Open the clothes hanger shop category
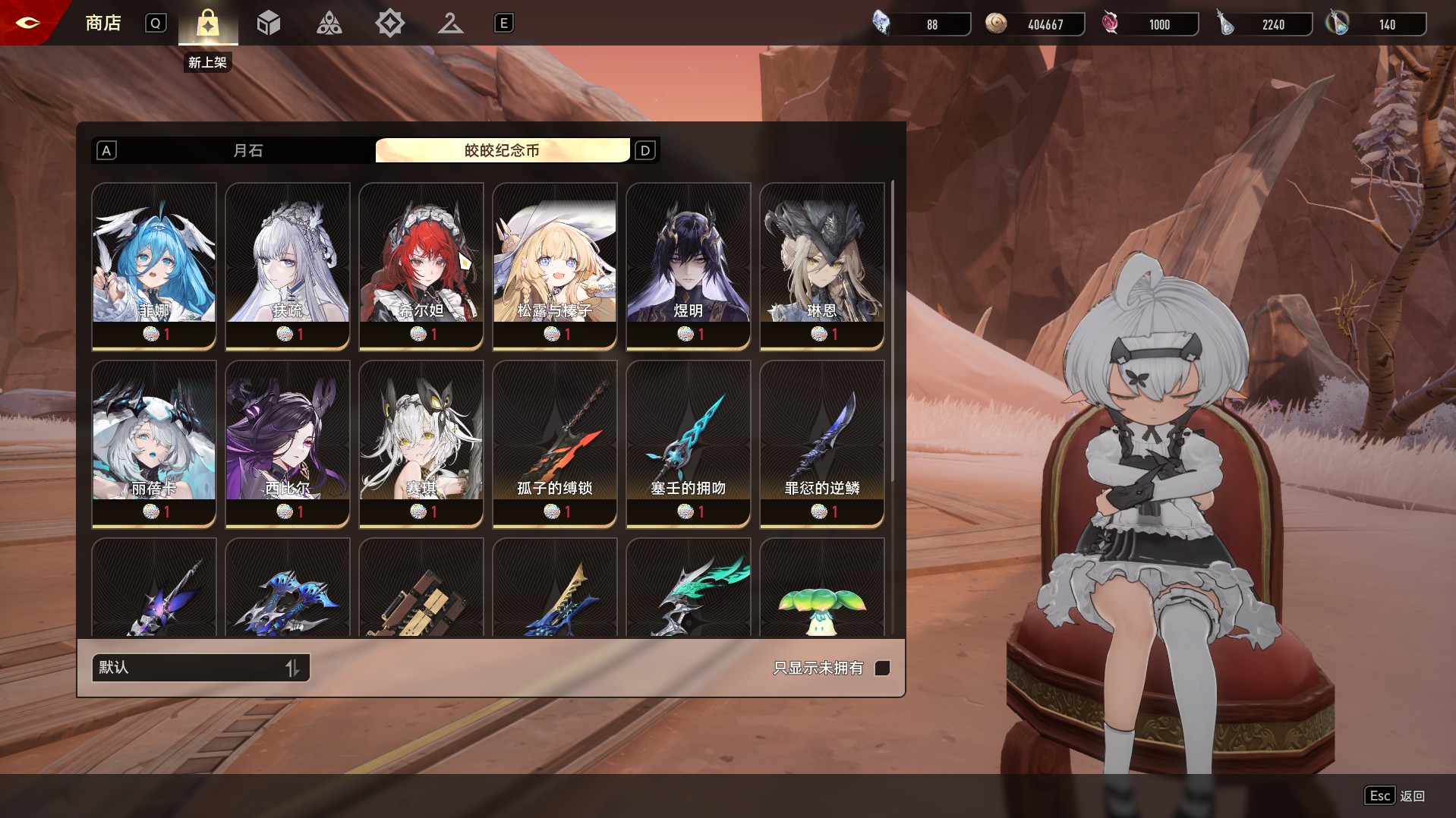This screenshot has width=1456, height=818. click(x=450, y=24)
